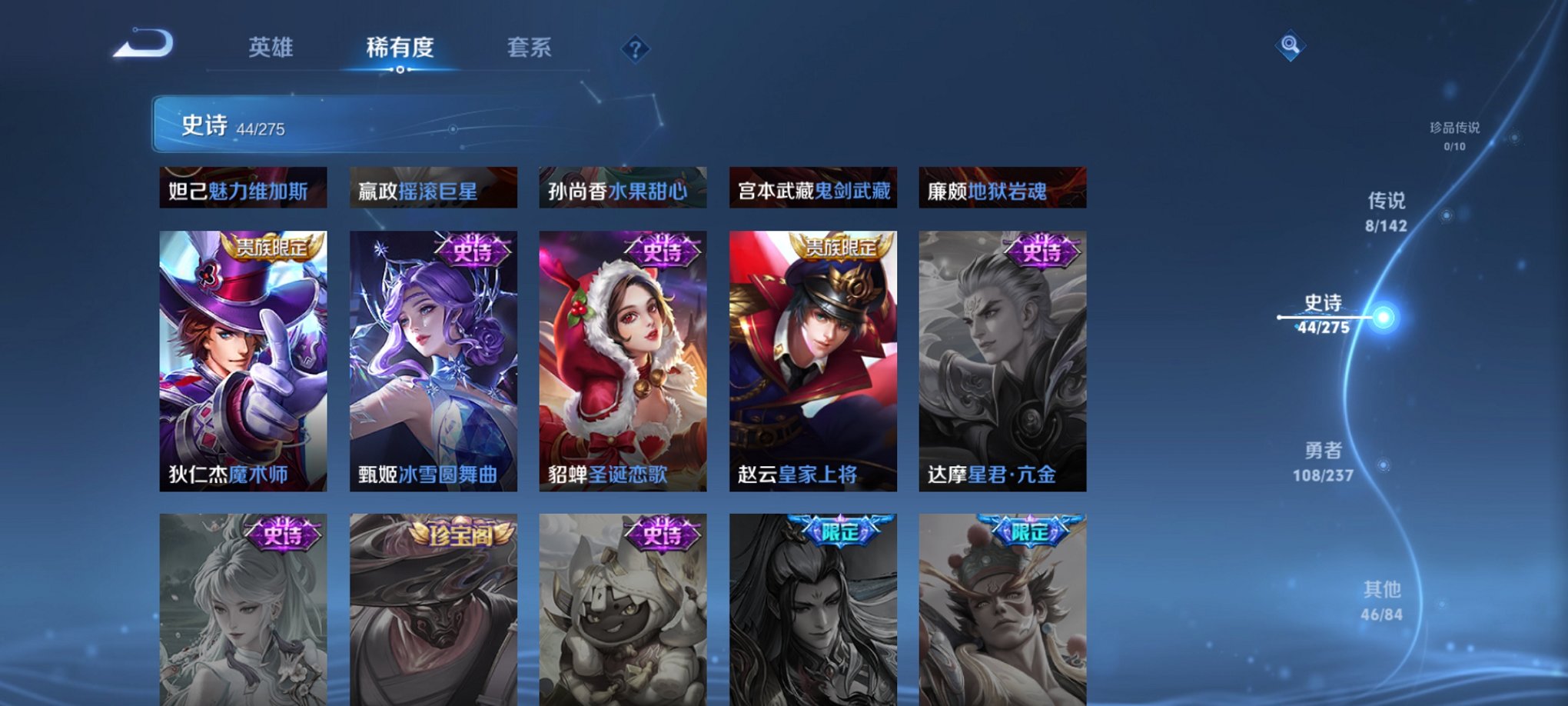Screen dimensions: 1568x706
Task: Open the search magnifier icon
Action: (x=1290, y=45)
